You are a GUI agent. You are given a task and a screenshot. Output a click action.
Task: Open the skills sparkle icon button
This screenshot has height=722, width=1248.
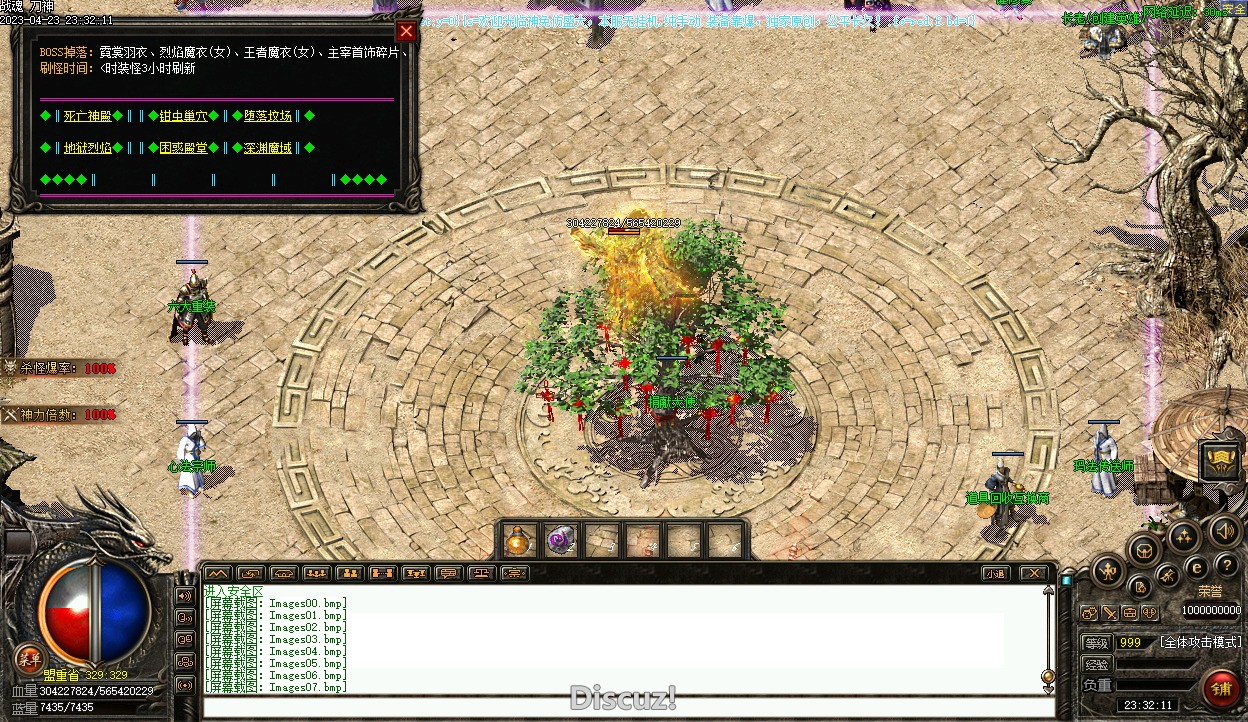1184,536
